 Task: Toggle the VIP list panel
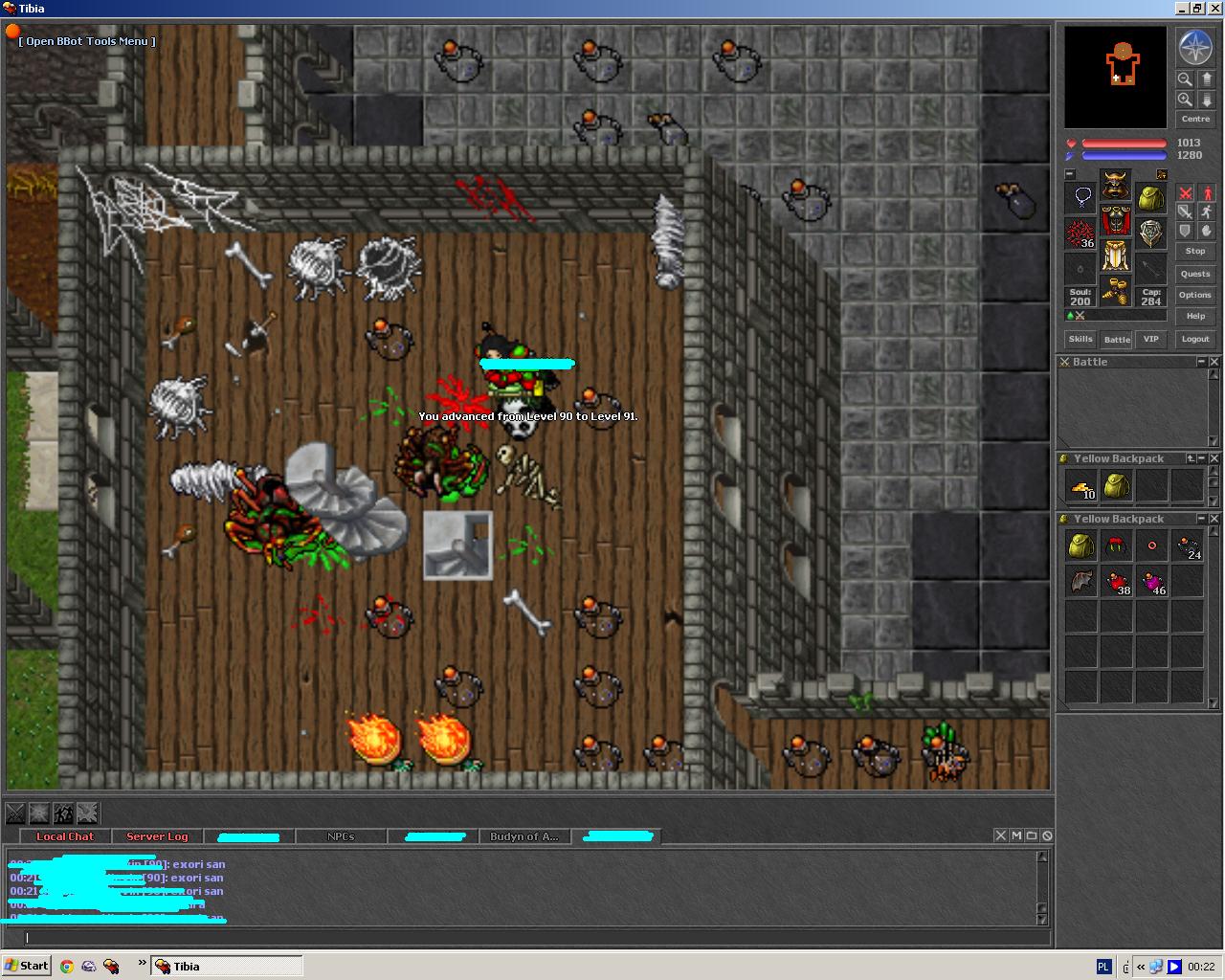click(1151, 339)
